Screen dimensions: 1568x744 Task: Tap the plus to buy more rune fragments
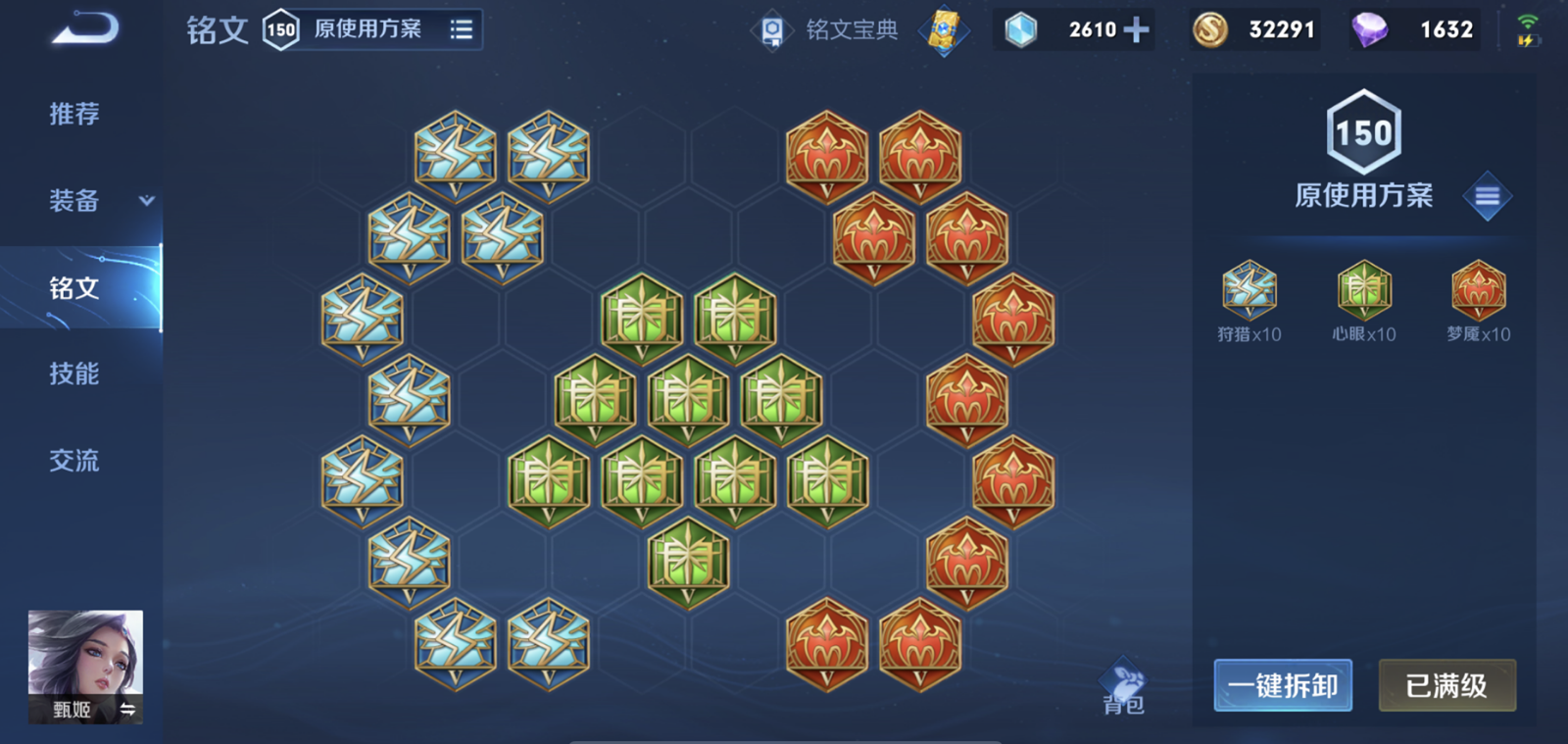coord(1136,29)
